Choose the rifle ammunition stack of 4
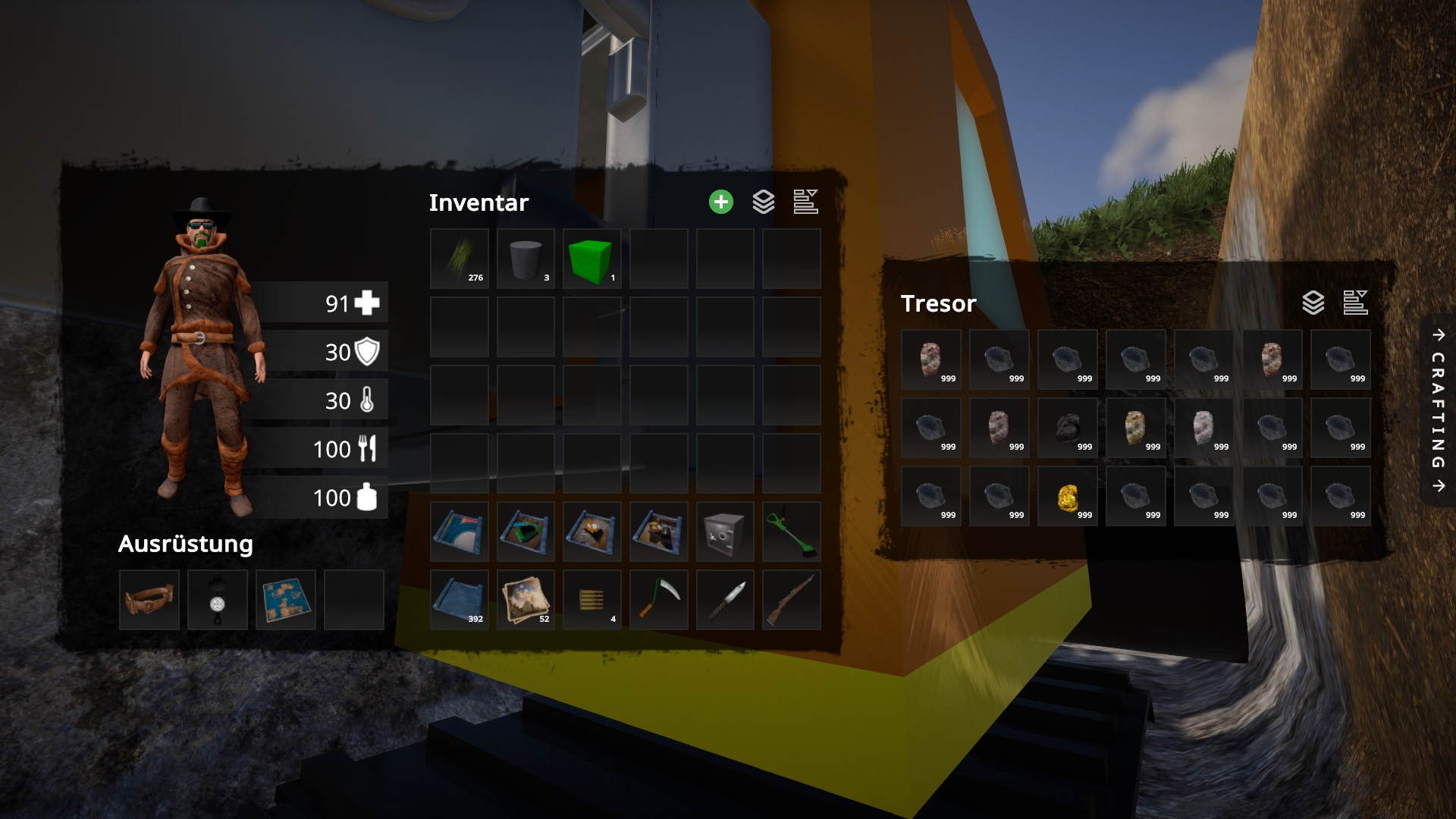This screenshot has height=819, width=1456. click(591, 600)
